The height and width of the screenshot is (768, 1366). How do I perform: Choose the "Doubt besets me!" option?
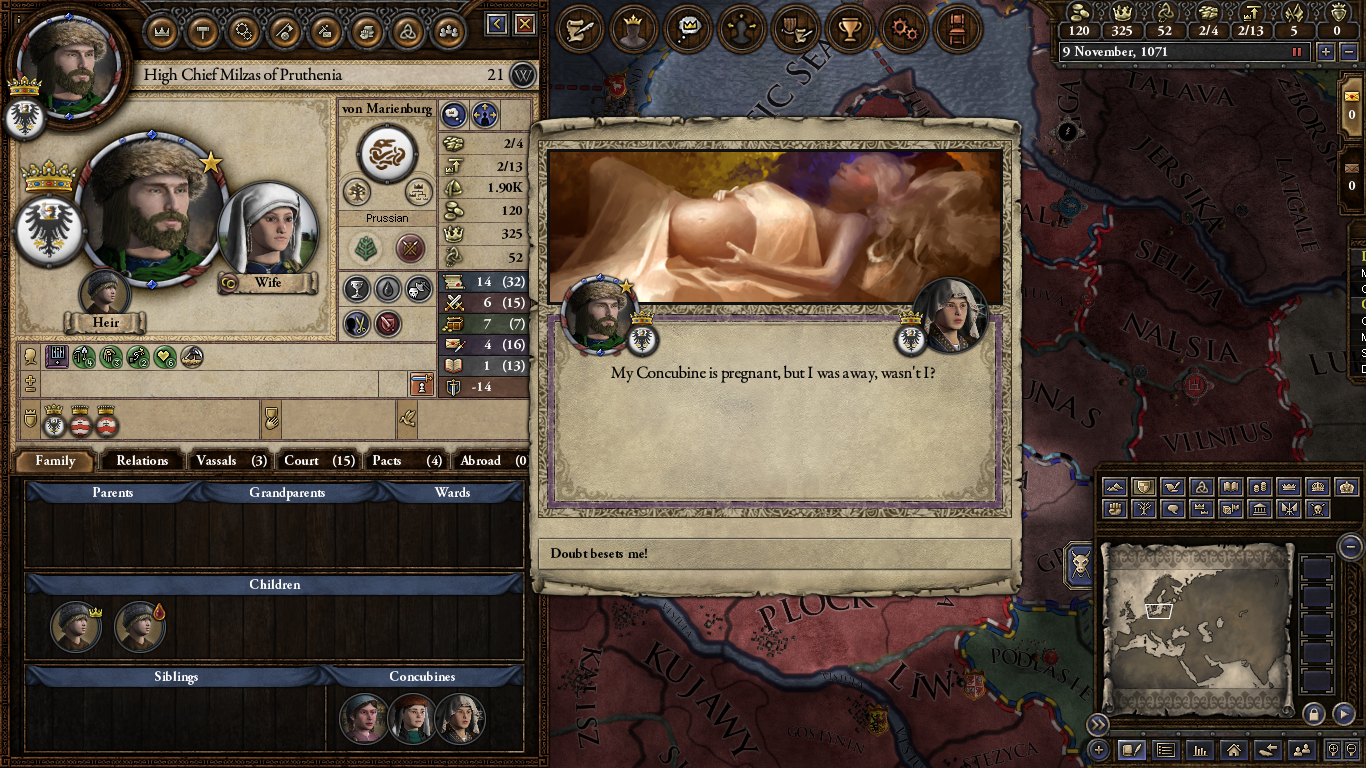coord(775,553)
